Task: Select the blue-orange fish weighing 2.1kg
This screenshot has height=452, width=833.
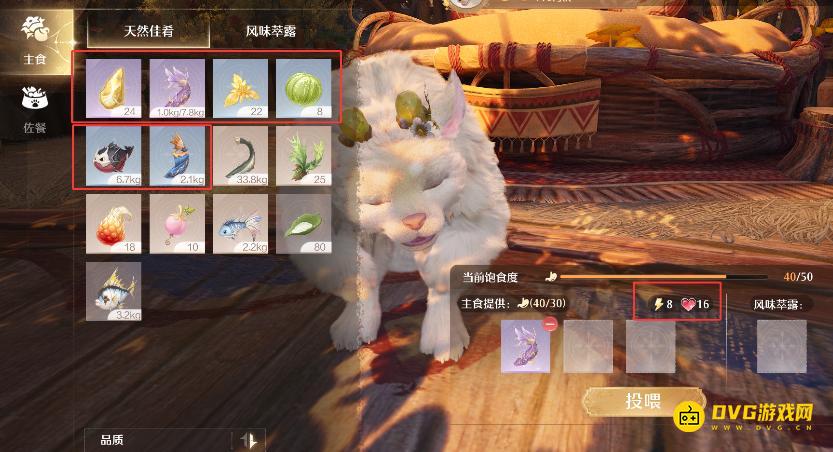Action: pos(177,155)
